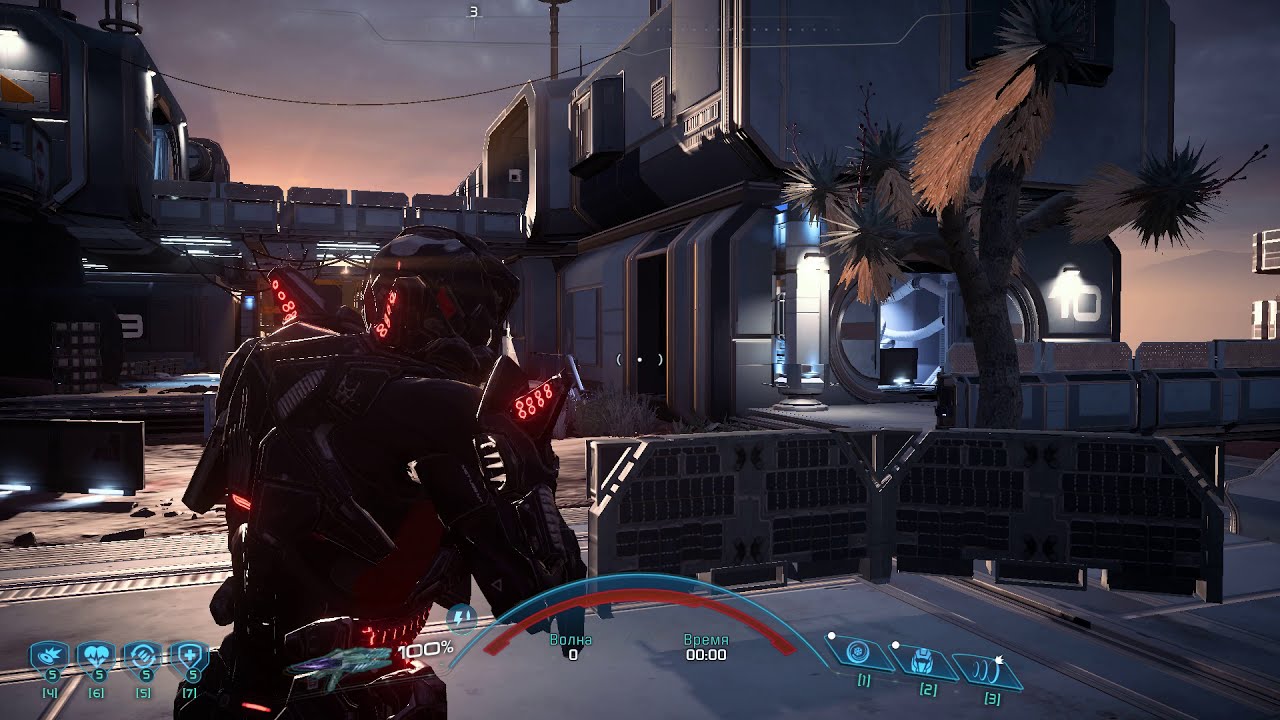This screenshot has width=1280, height=720.
Task: Cast the concentric rings shockwave ability
Action: [989, 667]
